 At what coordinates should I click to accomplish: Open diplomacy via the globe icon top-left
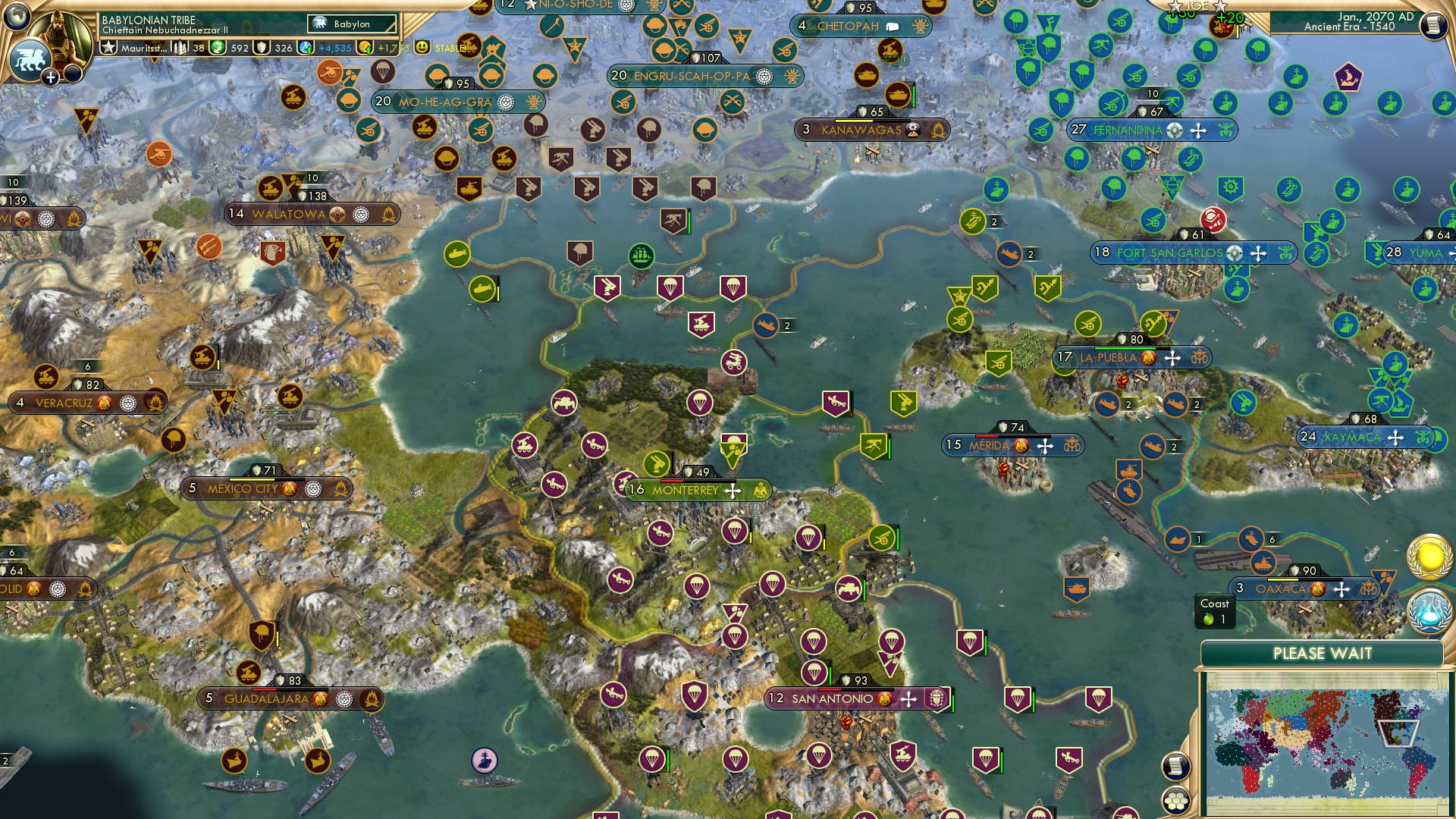point(15,15)
